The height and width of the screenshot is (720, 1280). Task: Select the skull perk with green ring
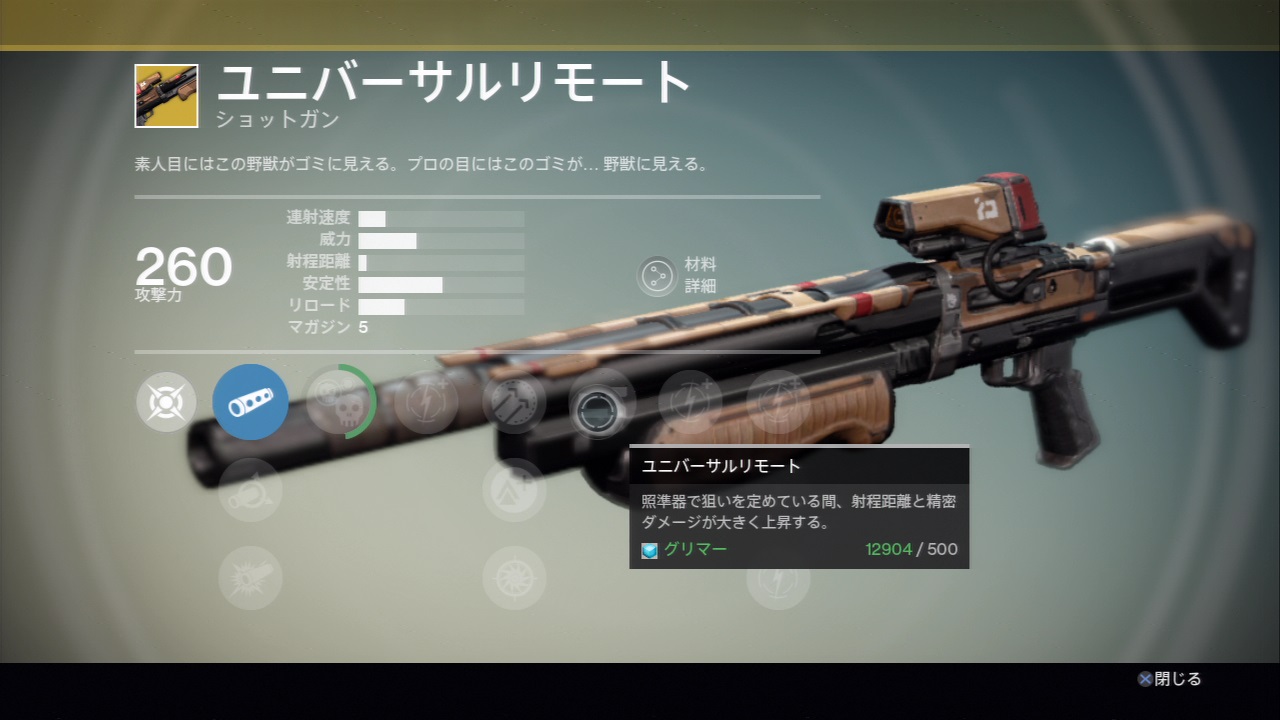click(339, 402)
